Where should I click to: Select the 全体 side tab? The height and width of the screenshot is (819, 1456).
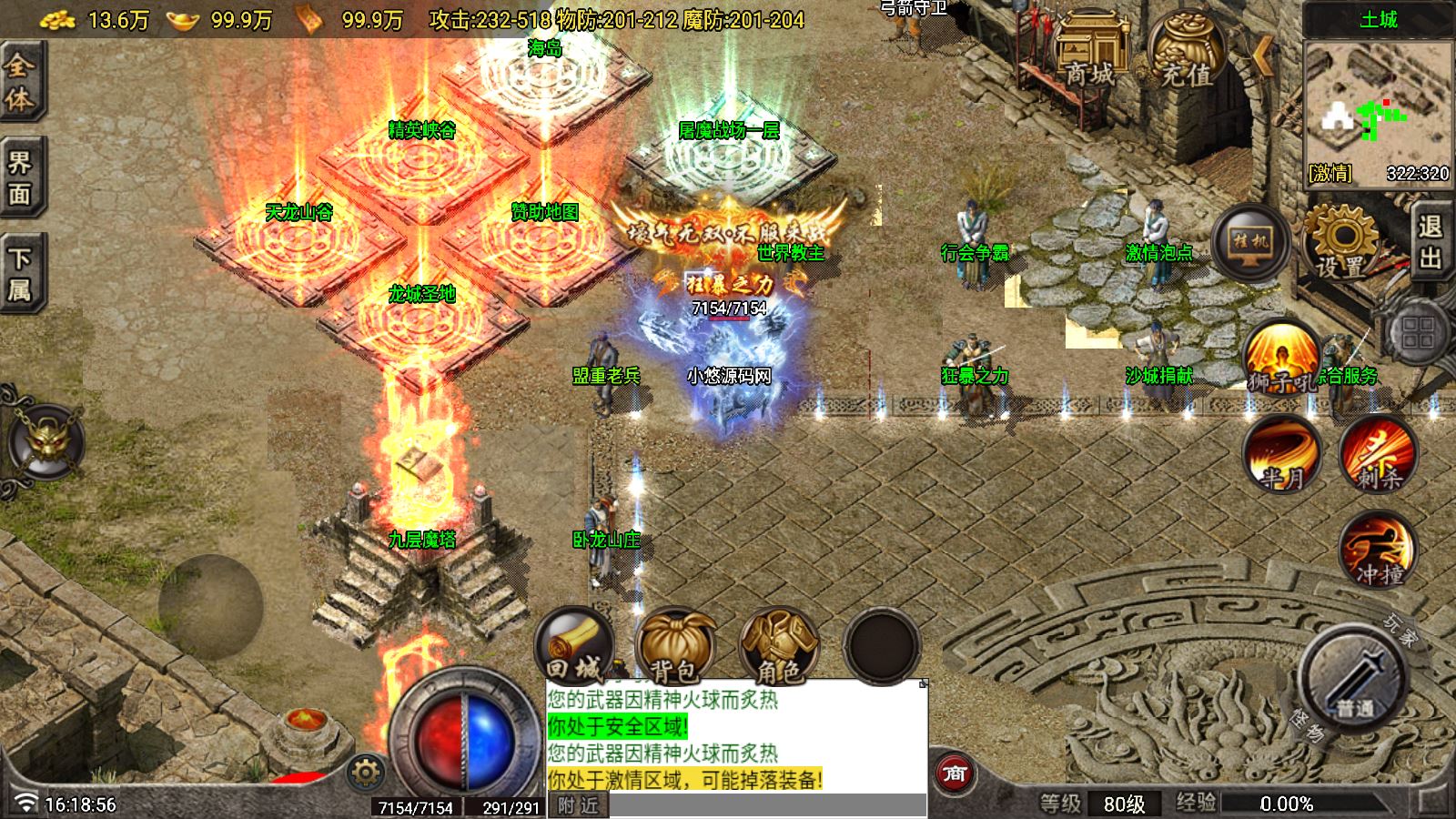click(19, 82)
